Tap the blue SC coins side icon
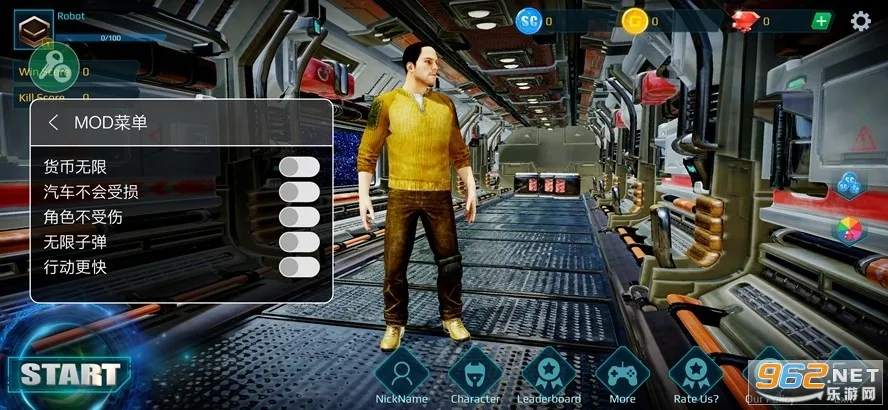Viewport: 888px width, 410px height. coord(850,185)
